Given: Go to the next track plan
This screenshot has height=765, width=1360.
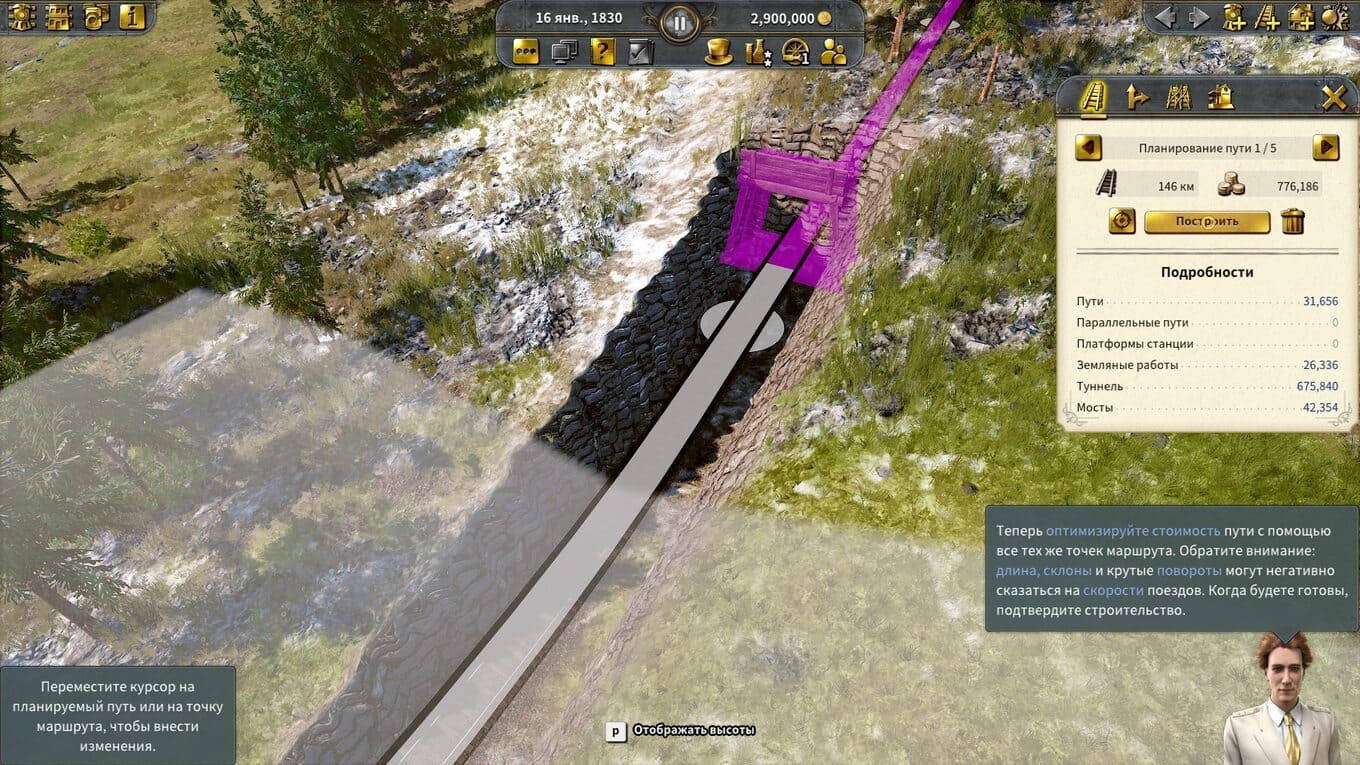Looking at the screenshot, I should (x=1325, y=148).
